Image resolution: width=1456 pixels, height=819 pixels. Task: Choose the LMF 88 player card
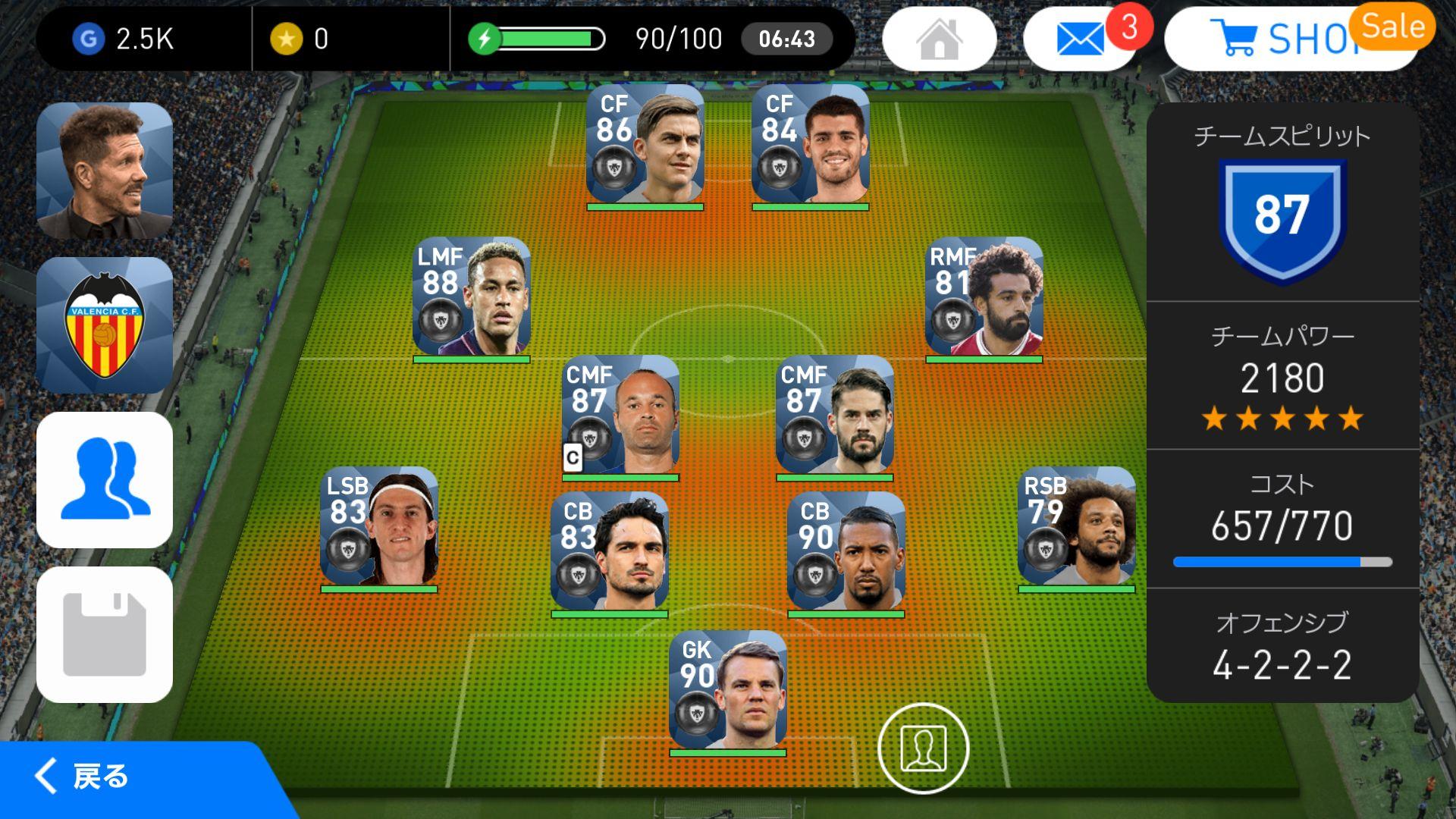coord(472,297)
